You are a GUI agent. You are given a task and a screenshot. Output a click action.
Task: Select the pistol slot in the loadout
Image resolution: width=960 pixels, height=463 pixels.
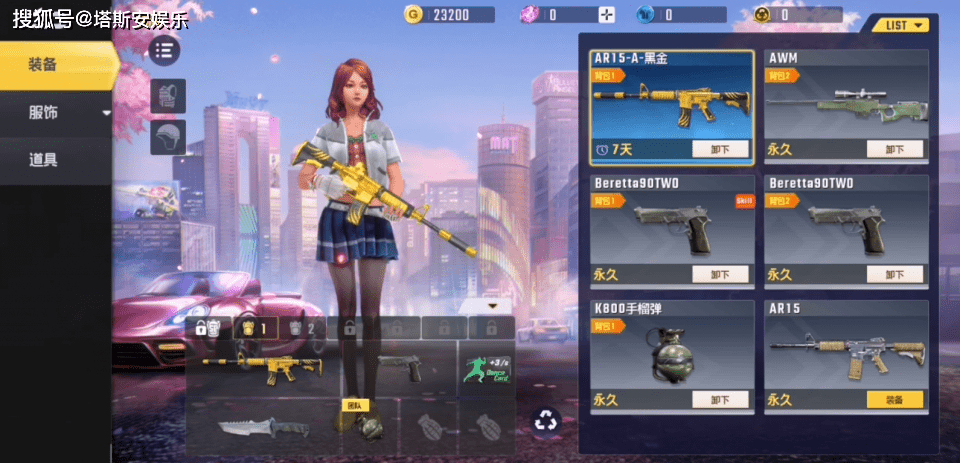tap(402, 369)
